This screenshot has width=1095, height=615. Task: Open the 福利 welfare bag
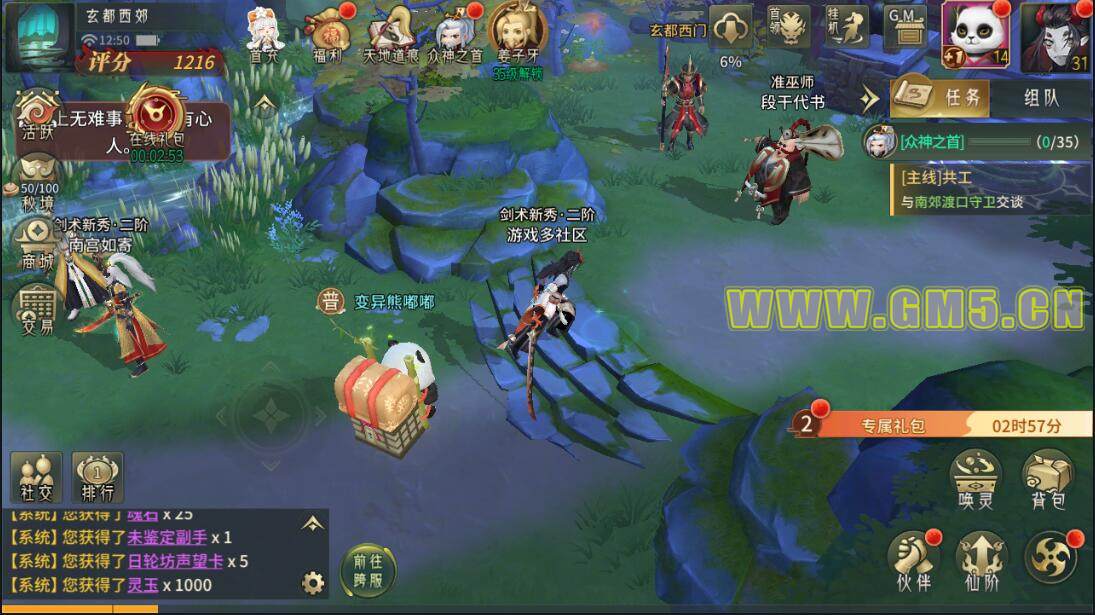327,32
